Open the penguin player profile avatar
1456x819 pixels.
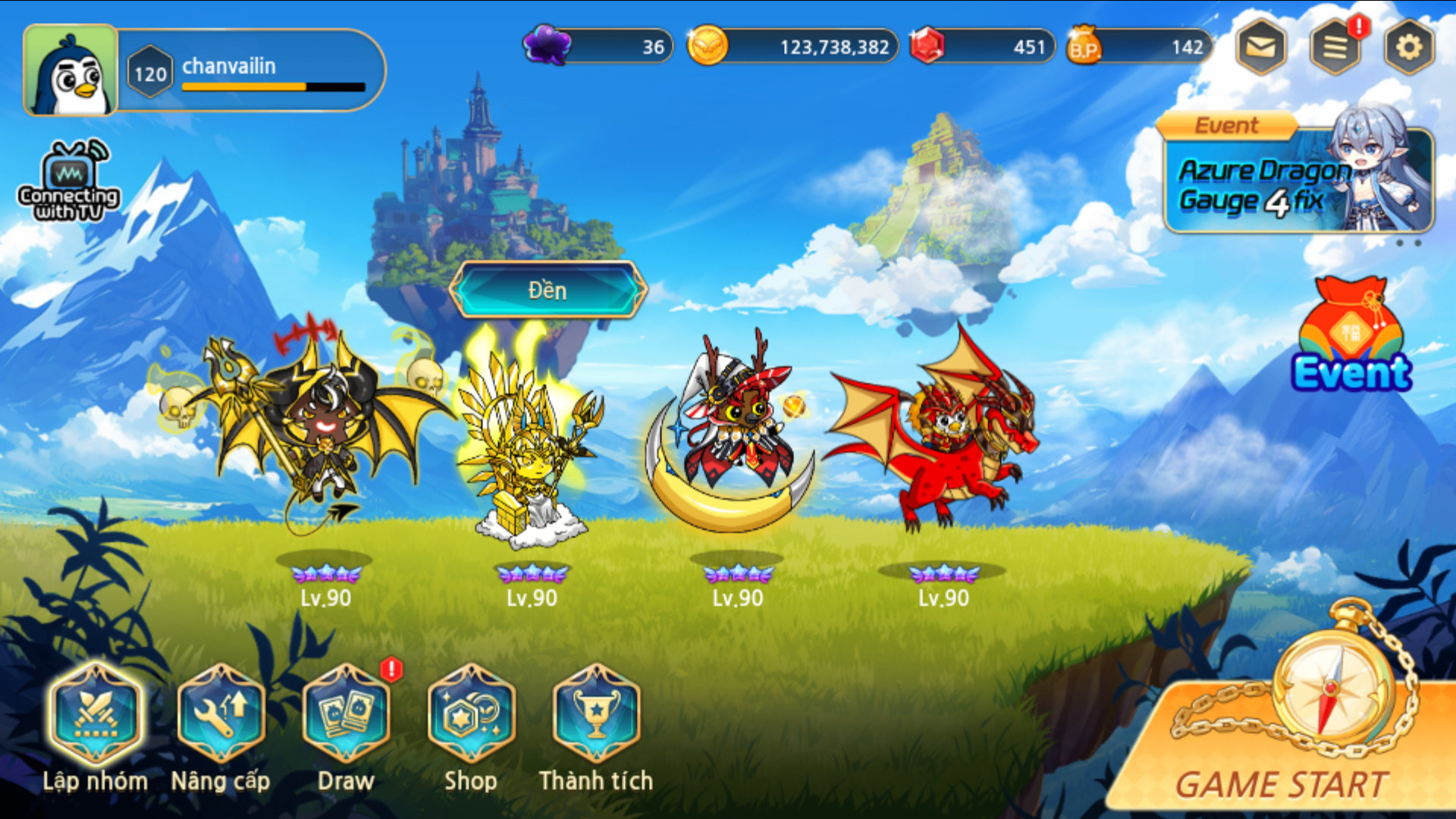pos(71,71)
